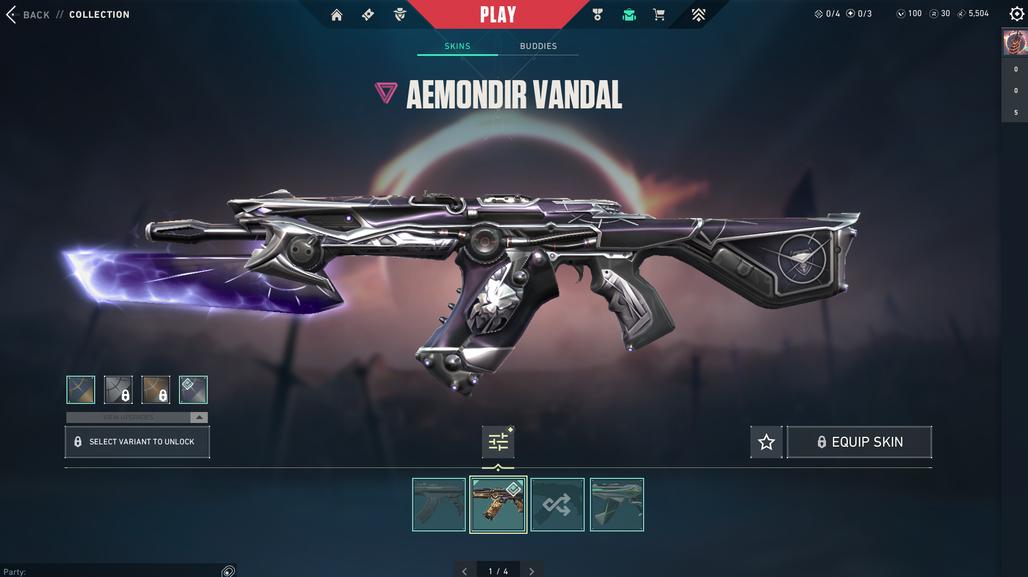1028x577 pixels.
Task: Choose the first gold-and-teal color variant
Action: pyautogui.click(x=81, y=389)
